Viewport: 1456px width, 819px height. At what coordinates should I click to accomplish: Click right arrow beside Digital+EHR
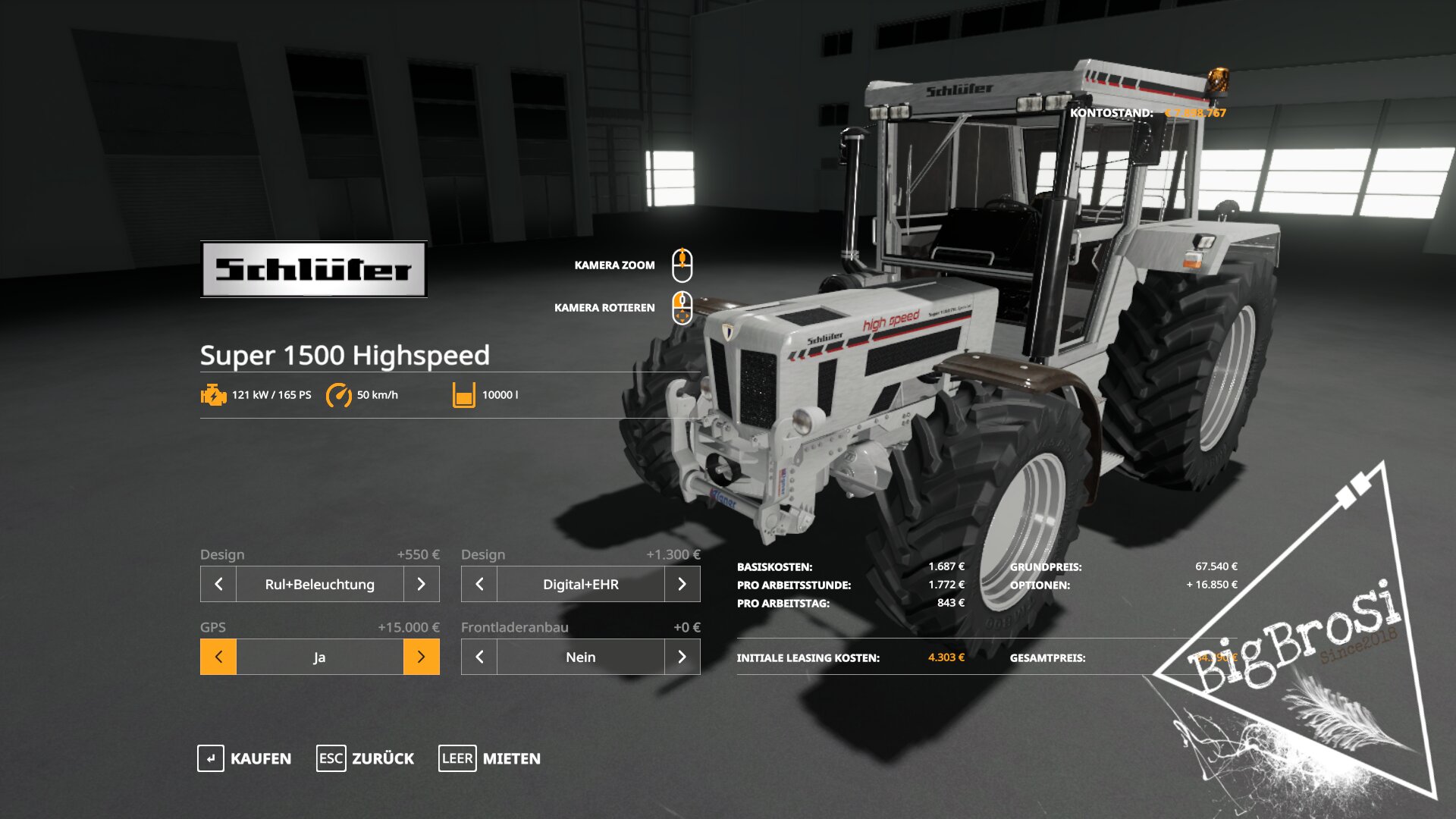point(682,584)
